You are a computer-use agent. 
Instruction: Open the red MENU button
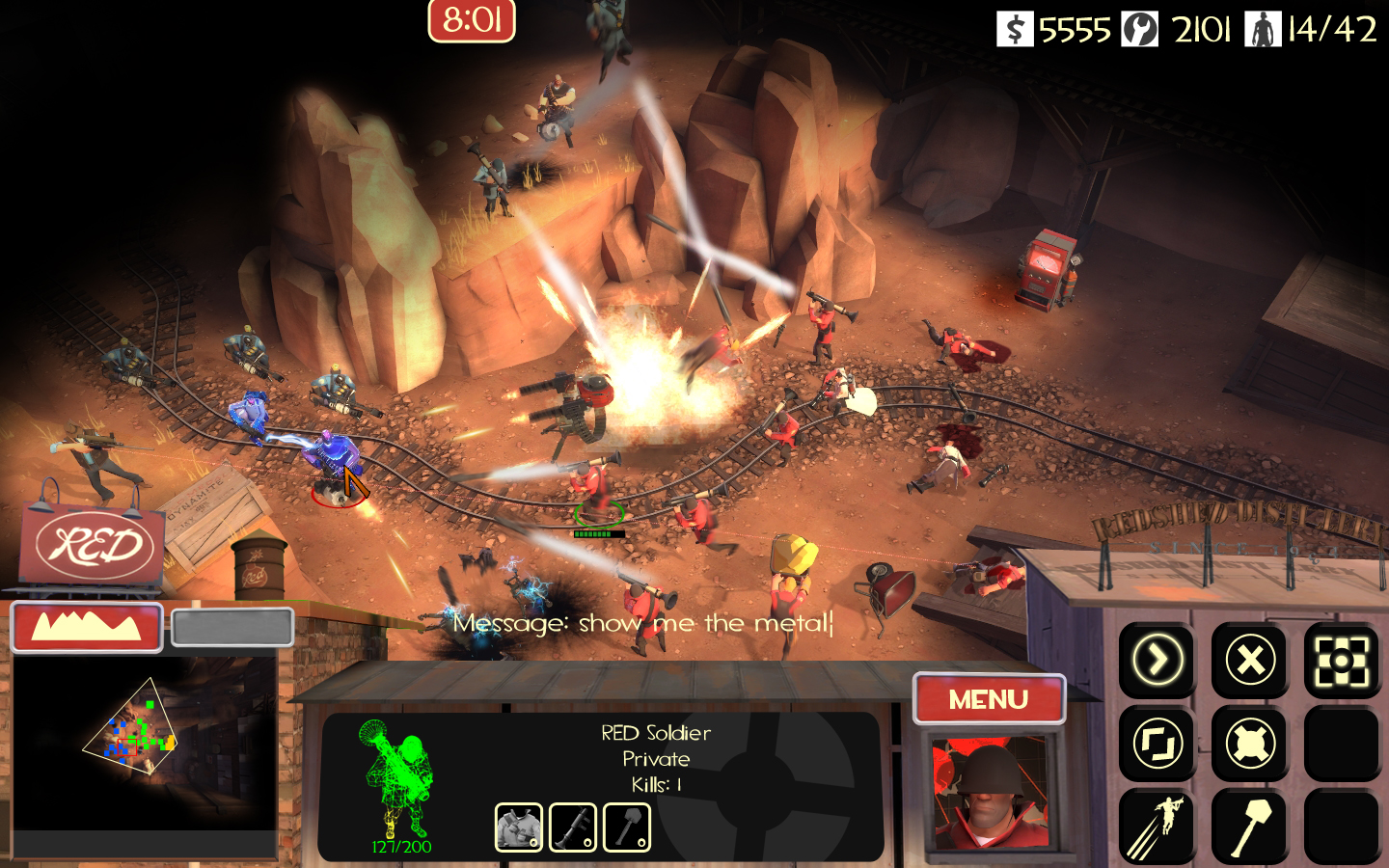pyautogui.click(x=989, y=699)
